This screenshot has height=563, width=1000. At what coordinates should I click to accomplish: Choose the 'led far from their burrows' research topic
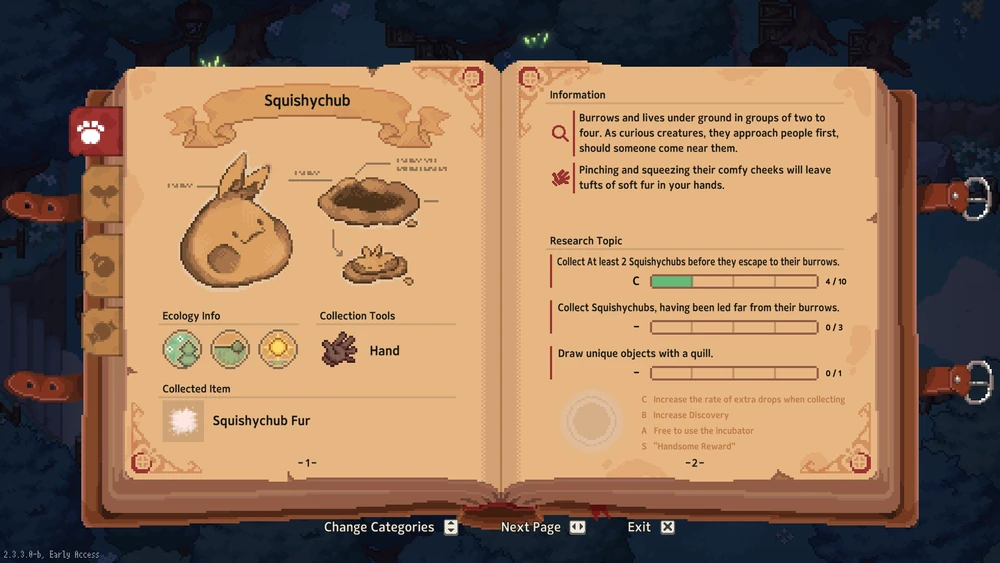(698, 308)
